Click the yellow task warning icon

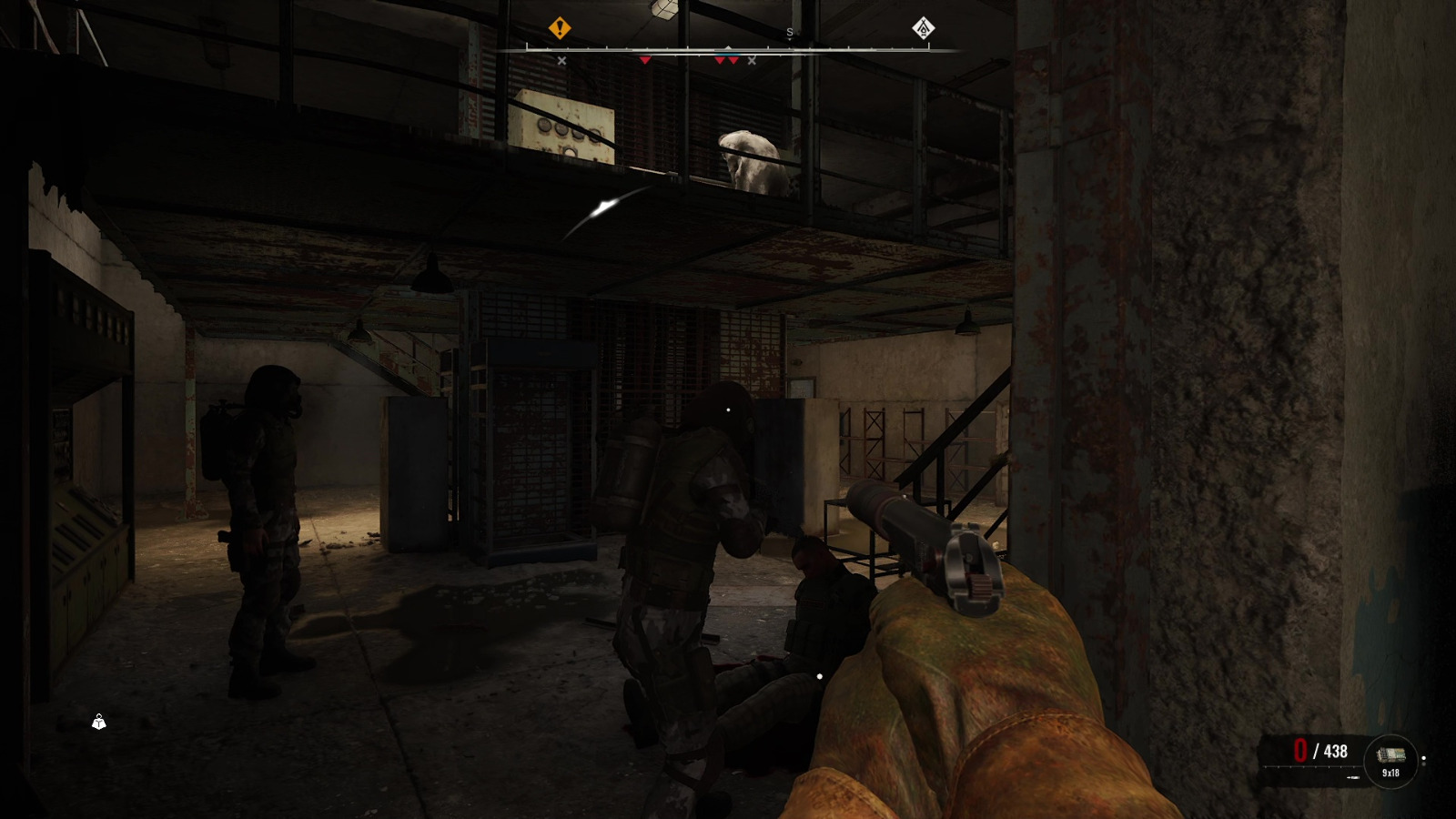point(560,27)
